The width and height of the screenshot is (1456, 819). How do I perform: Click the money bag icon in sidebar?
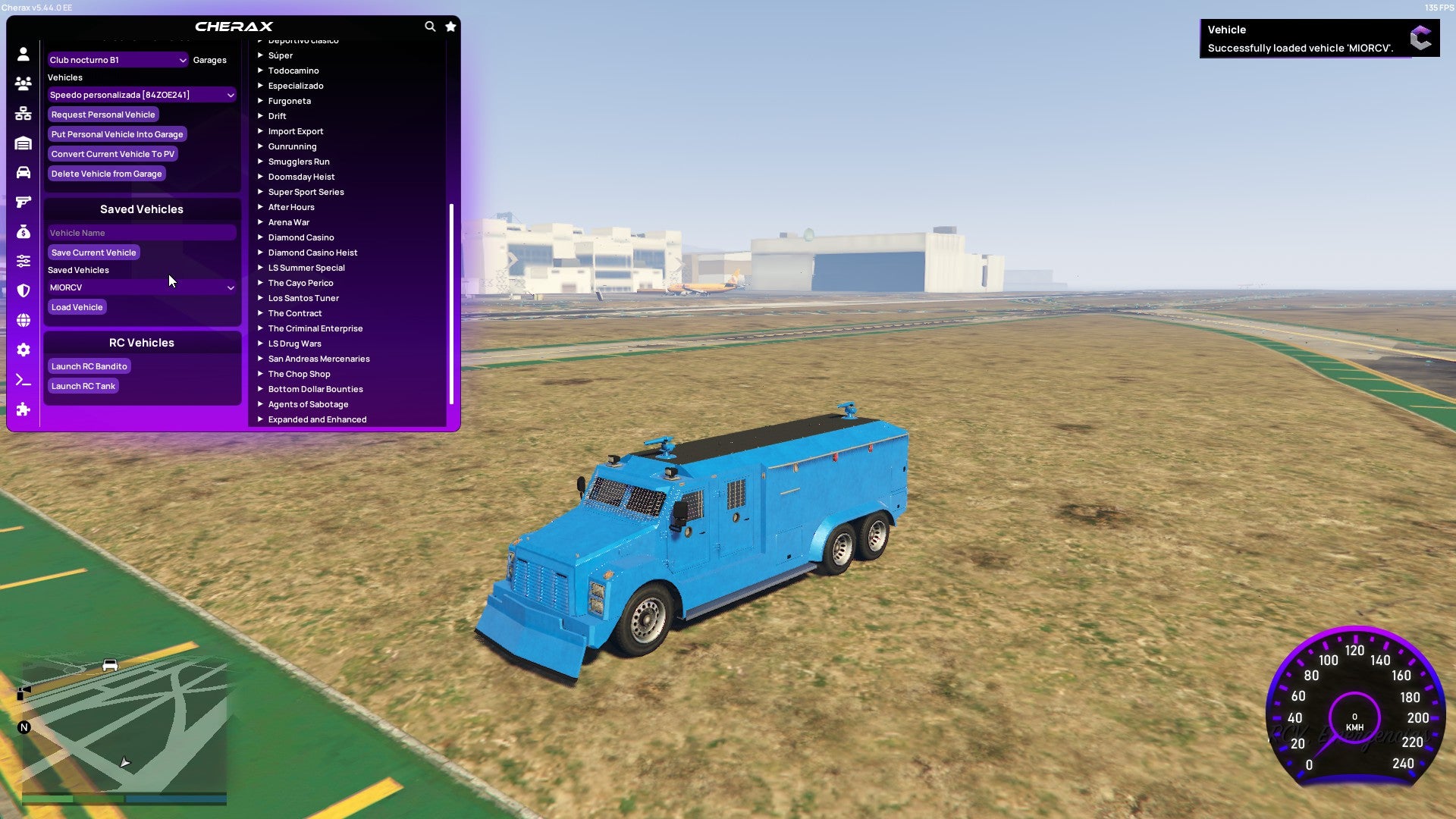coord(23,231)
